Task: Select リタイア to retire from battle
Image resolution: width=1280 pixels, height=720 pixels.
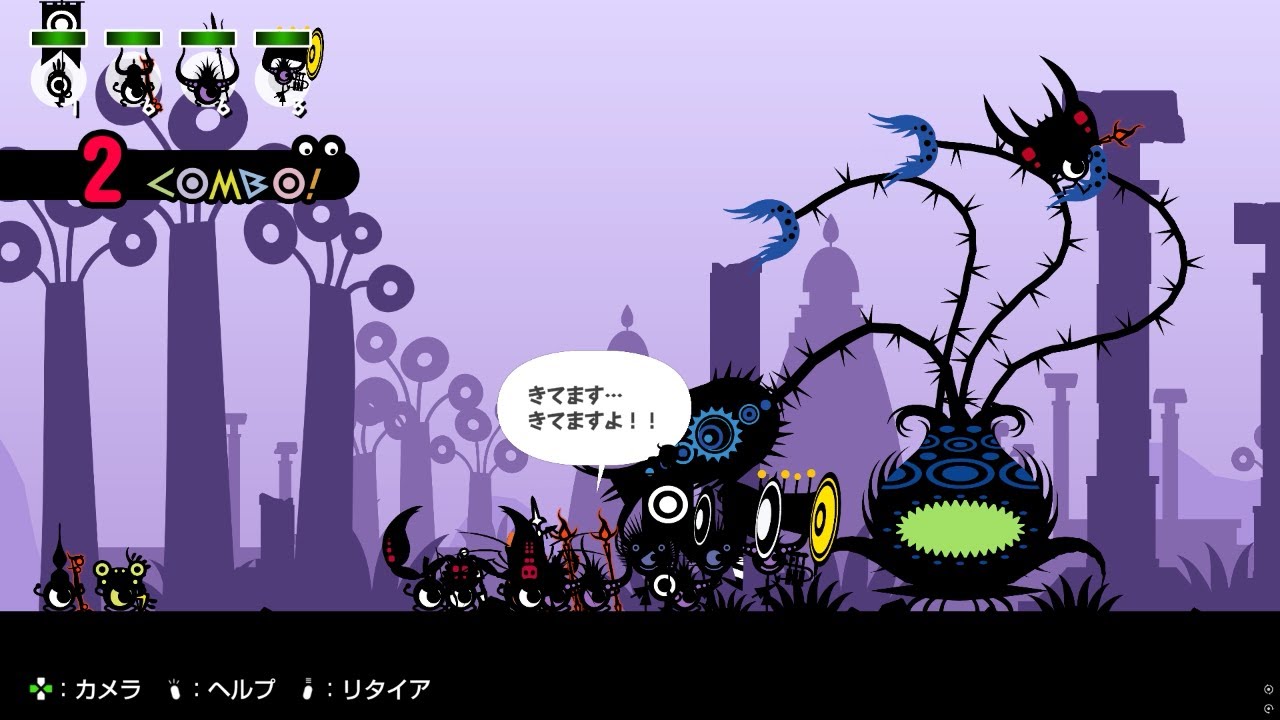Action: pyautogui.click(x=375, y=689)
